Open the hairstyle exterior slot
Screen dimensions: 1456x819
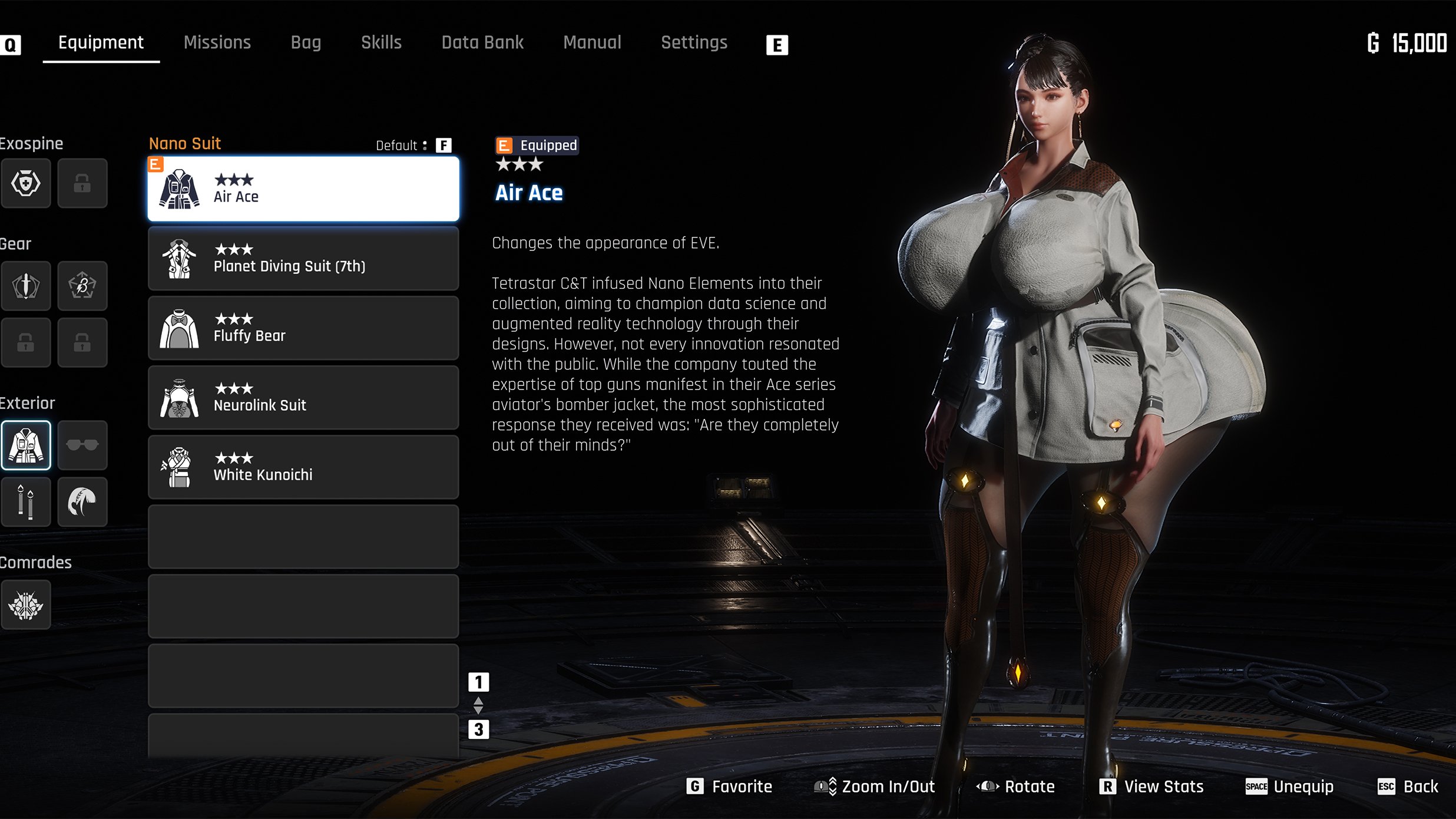coord(82,501)
